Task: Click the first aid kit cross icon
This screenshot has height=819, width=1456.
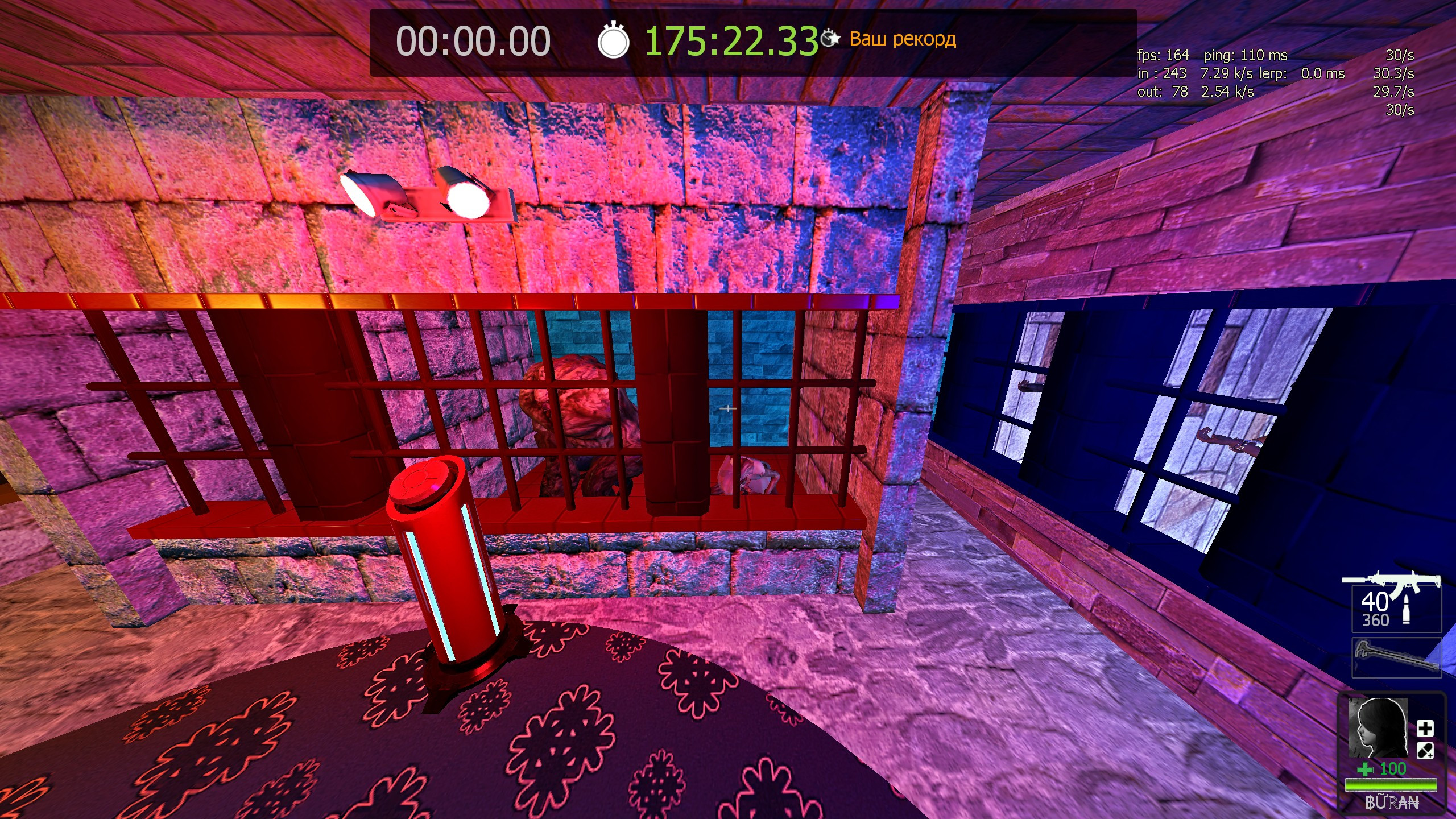Action: [x=1425, y=729]
